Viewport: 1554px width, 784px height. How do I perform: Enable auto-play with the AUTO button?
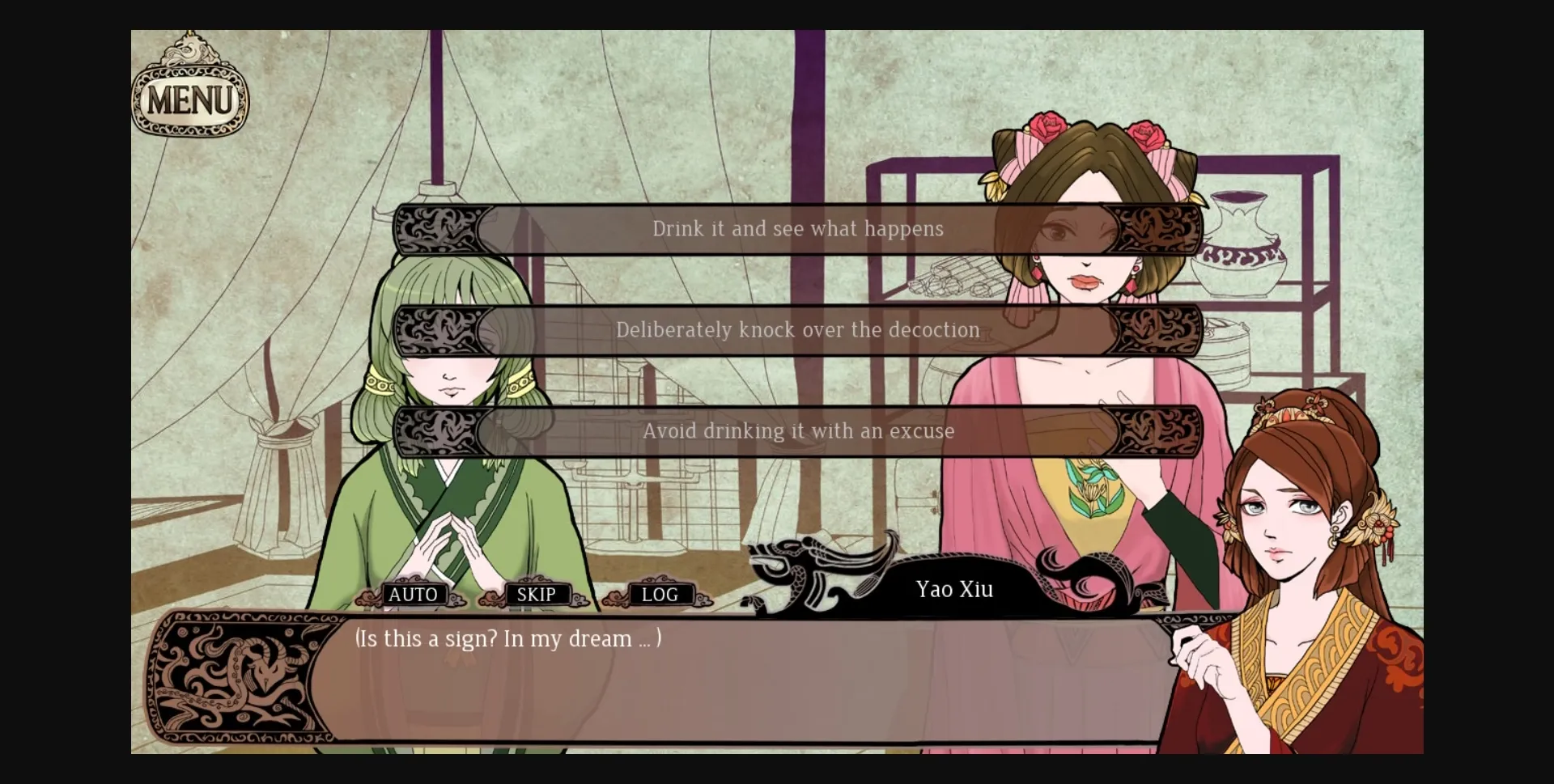point(413,595)
